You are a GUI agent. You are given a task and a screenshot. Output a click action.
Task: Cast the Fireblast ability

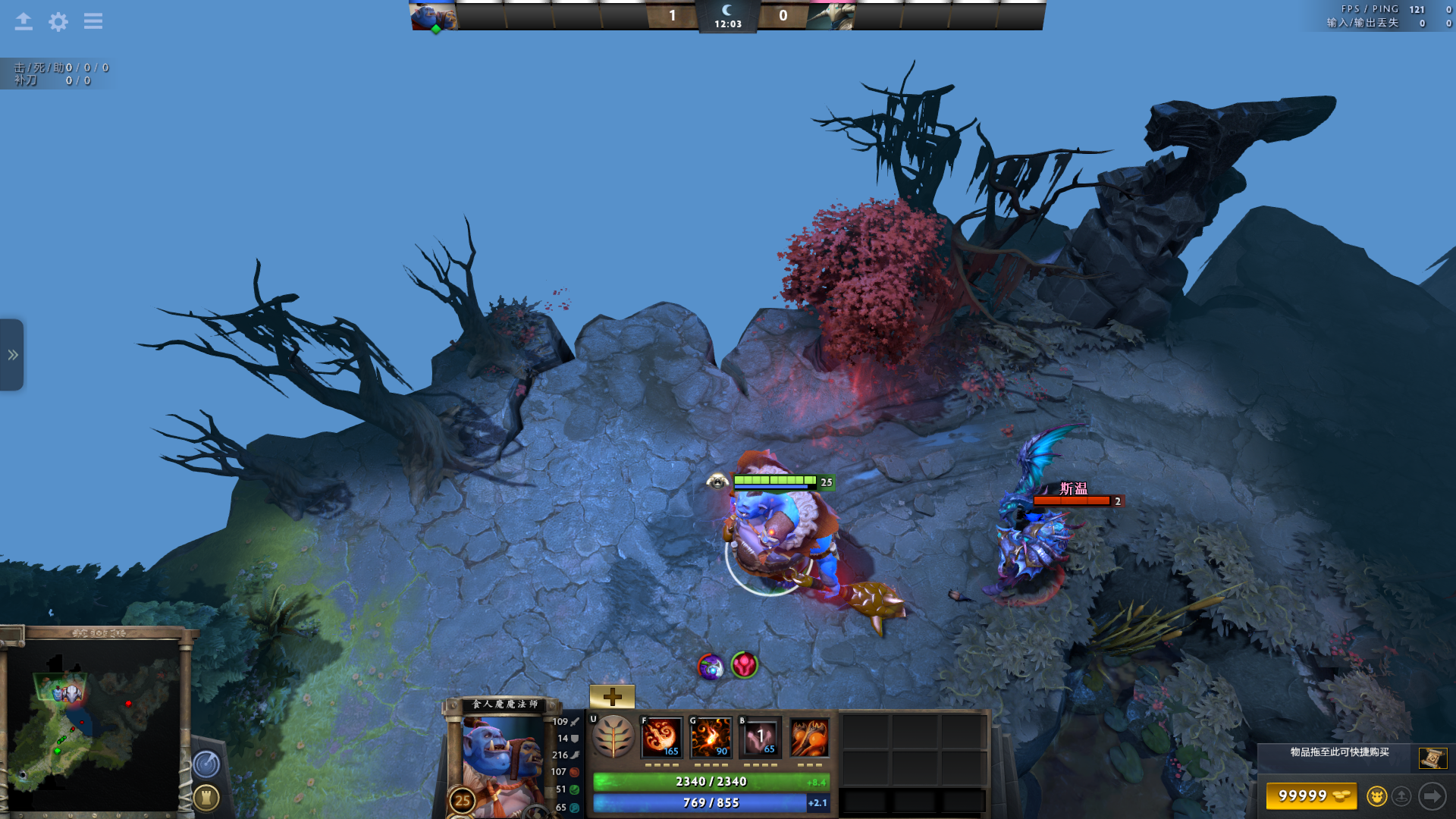point(661,737)
